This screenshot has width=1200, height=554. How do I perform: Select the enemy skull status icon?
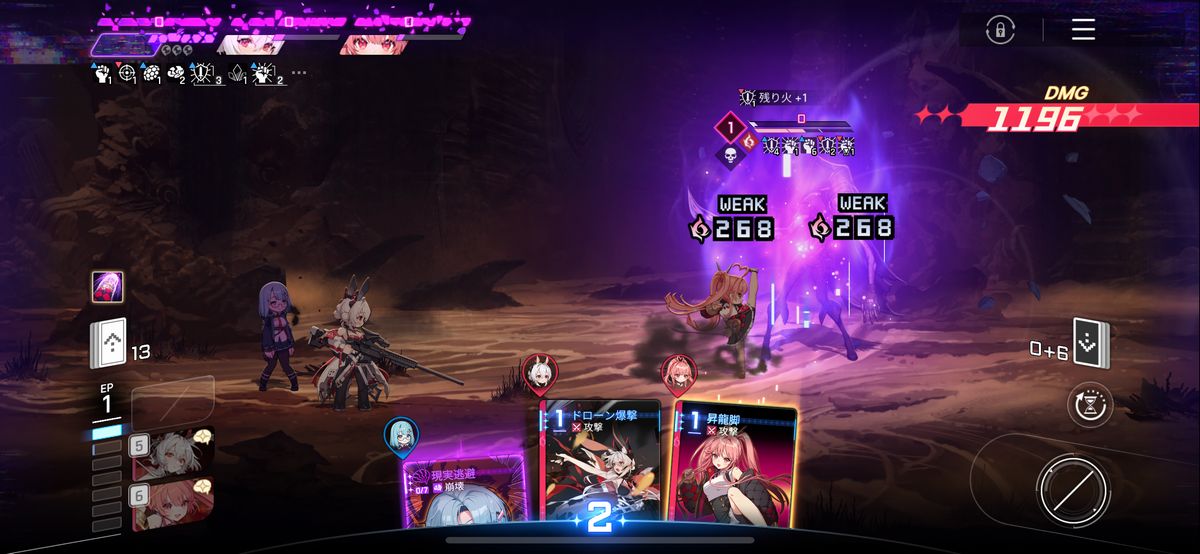[x=729, y=153]
